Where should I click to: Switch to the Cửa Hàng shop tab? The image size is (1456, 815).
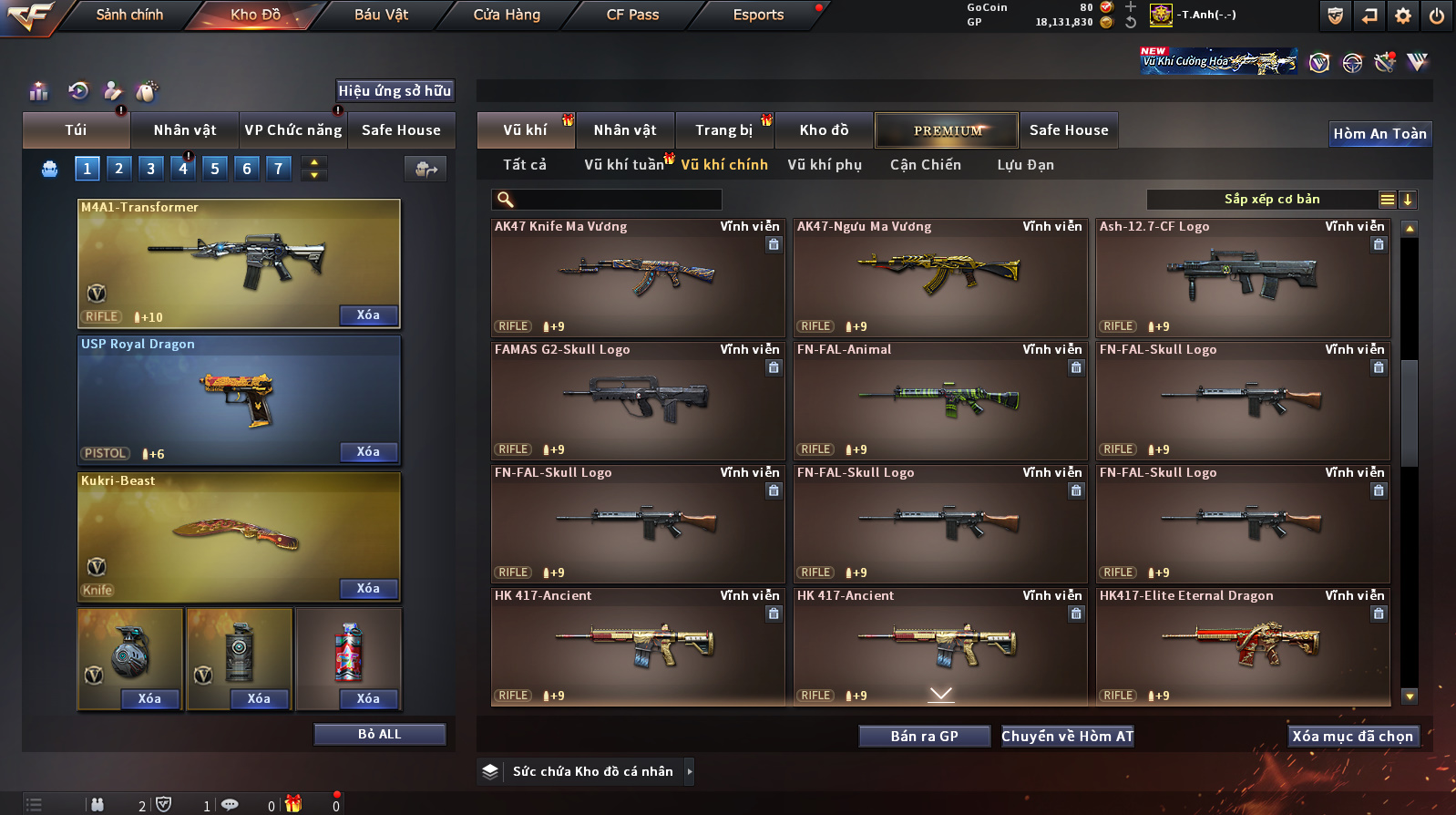[x=507, y=15]
